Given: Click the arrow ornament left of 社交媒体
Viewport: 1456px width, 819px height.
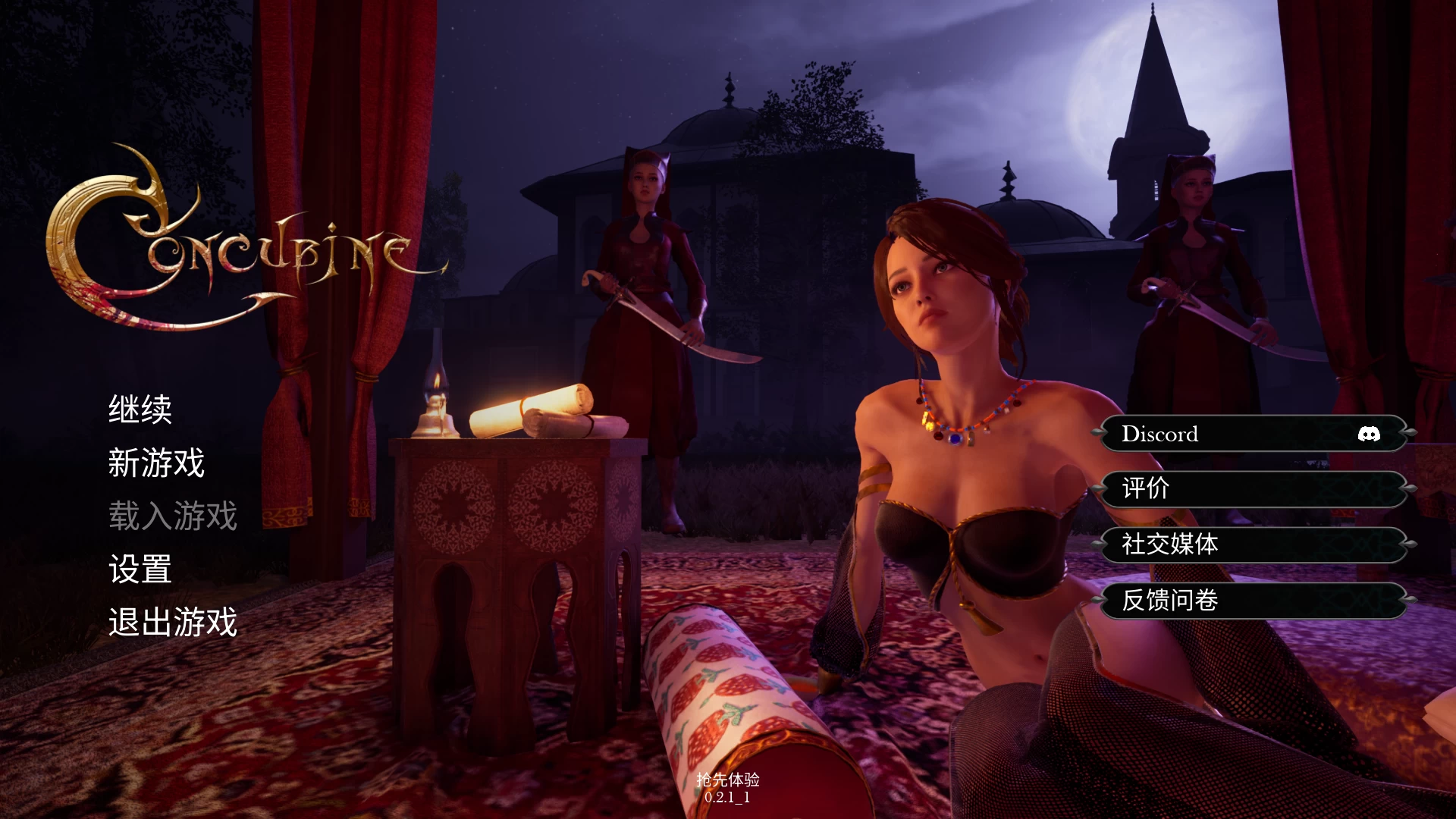Looking at the screenshot, I should coord(1097,544).
